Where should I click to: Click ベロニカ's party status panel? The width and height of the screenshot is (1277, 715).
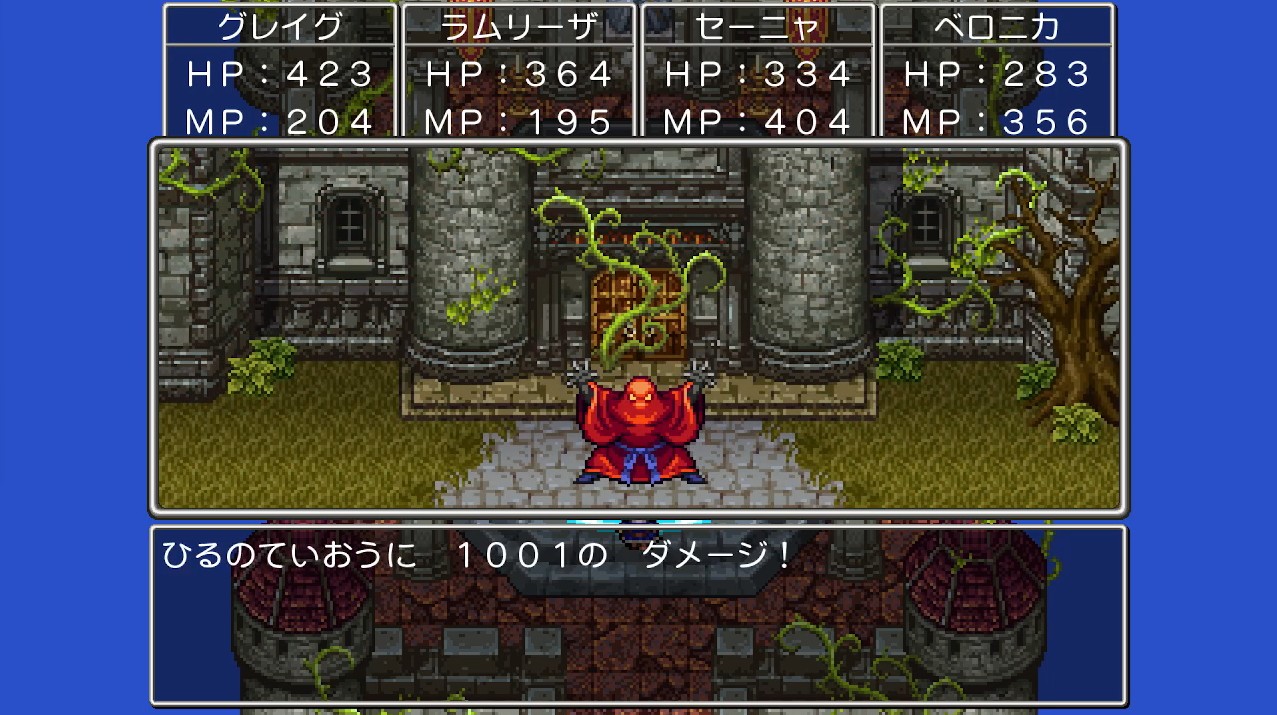pyautogui.click(x=996, y=72)
